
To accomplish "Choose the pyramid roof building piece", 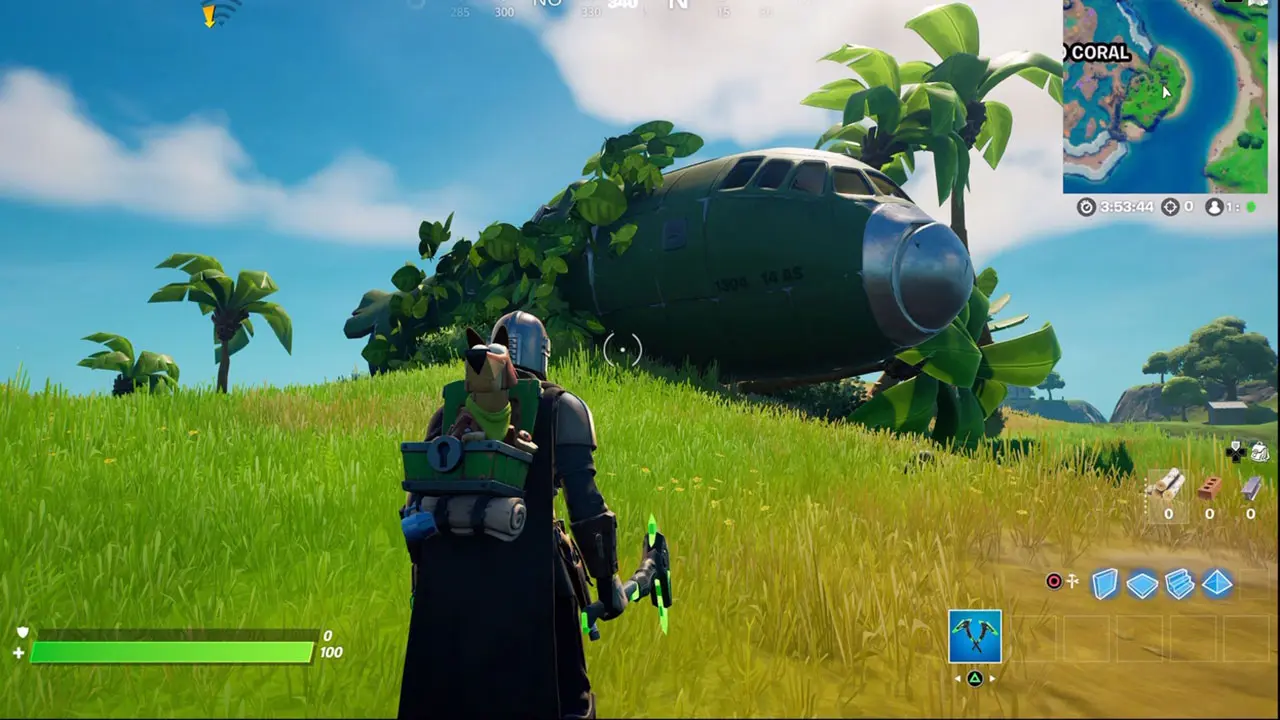I will pyautogui.click(x=1217, y=583).
